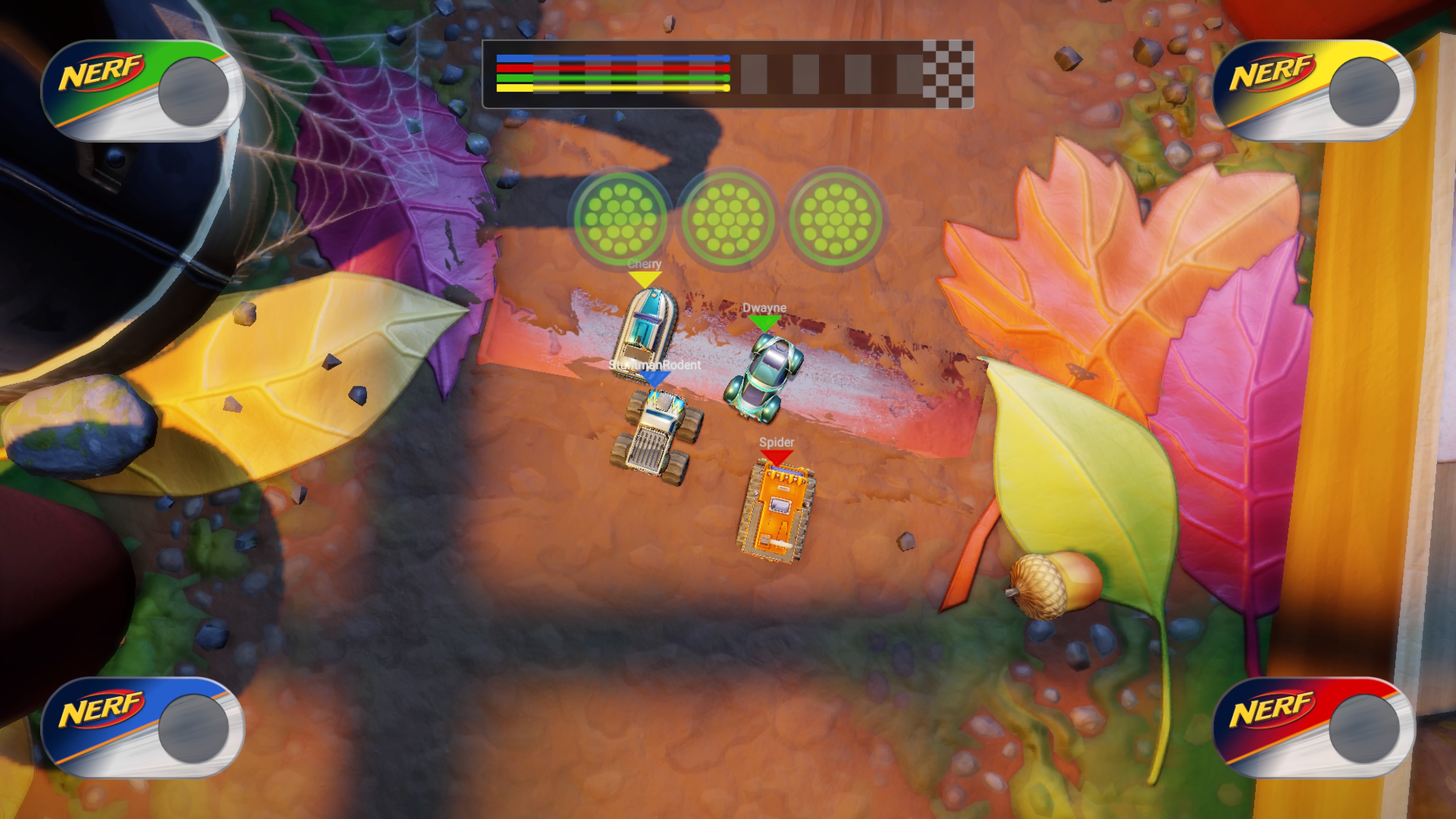This screenshot has width=1456, height=819.
Task: Select the green NERF player panel
Action: pos(143,91)
